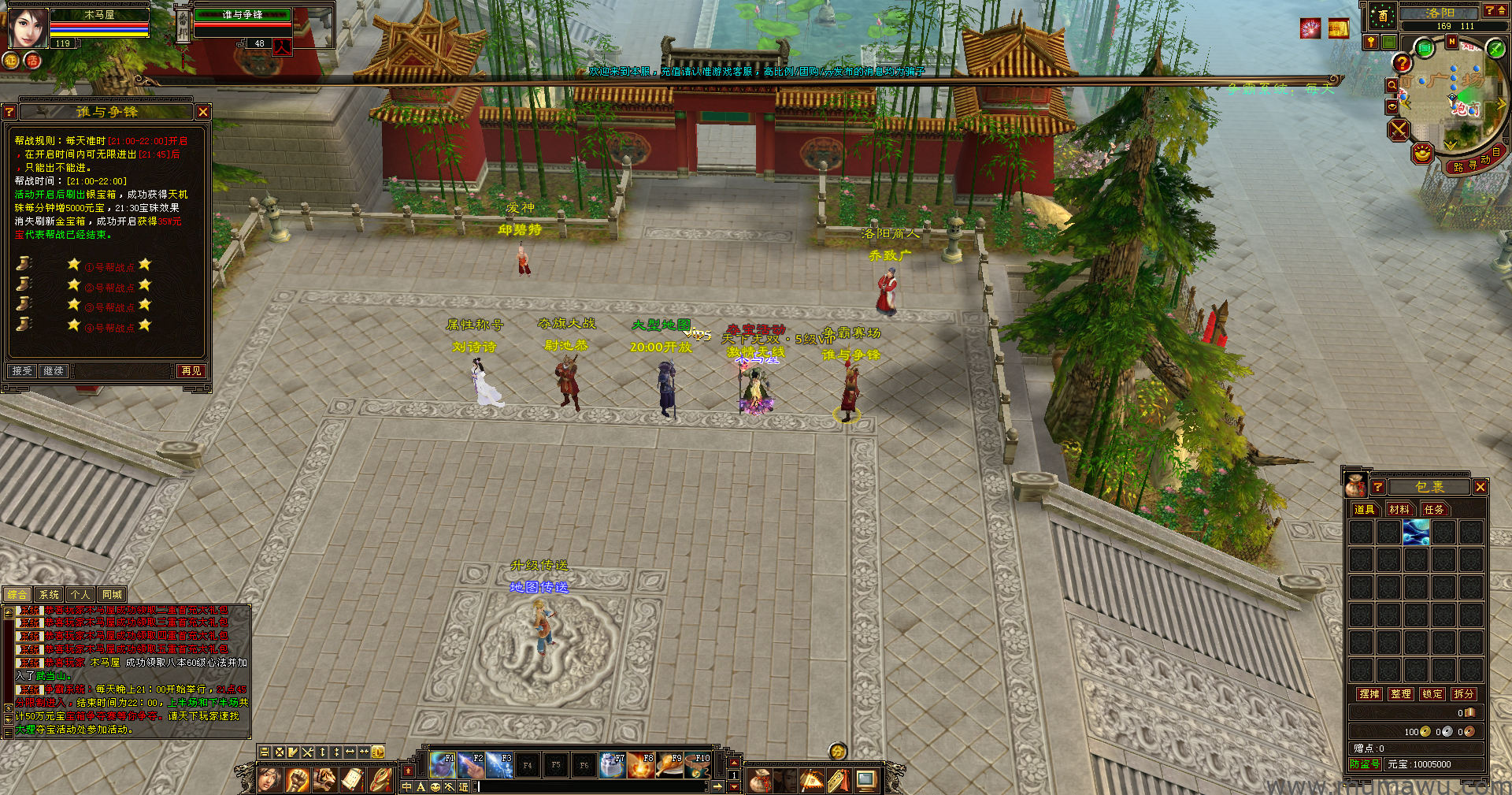Image resolution: width=1512 pixels, height=795 pixels.
Task: Open the 摆摊 stall button
Action: (x=1369, y=694)
